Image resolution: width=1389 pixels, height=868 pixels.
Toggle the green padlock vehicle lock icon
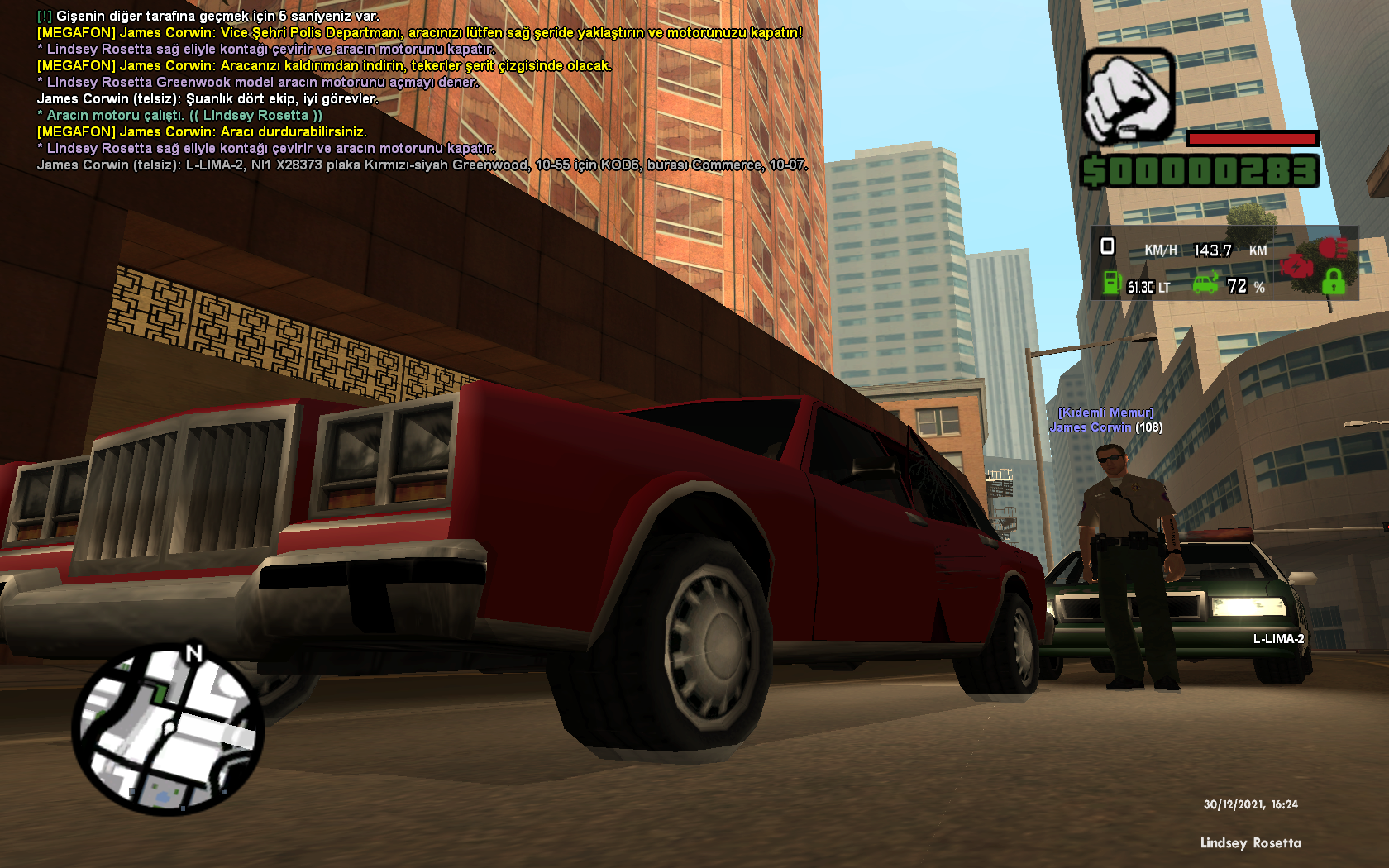(x=1332, y=282)
